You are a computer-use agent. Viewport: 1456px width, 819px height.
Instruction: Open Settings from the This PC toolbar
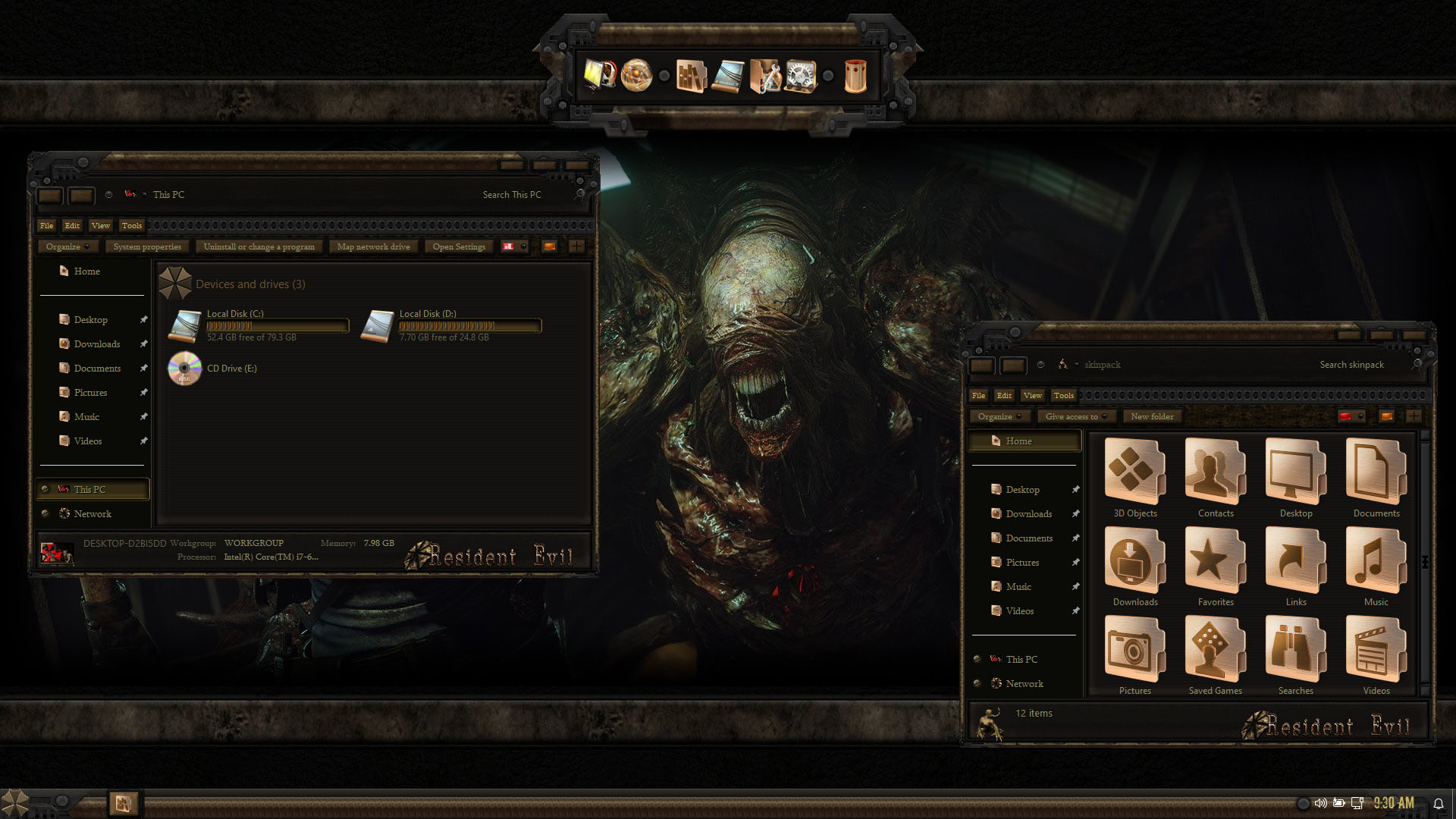coord(459,246)
